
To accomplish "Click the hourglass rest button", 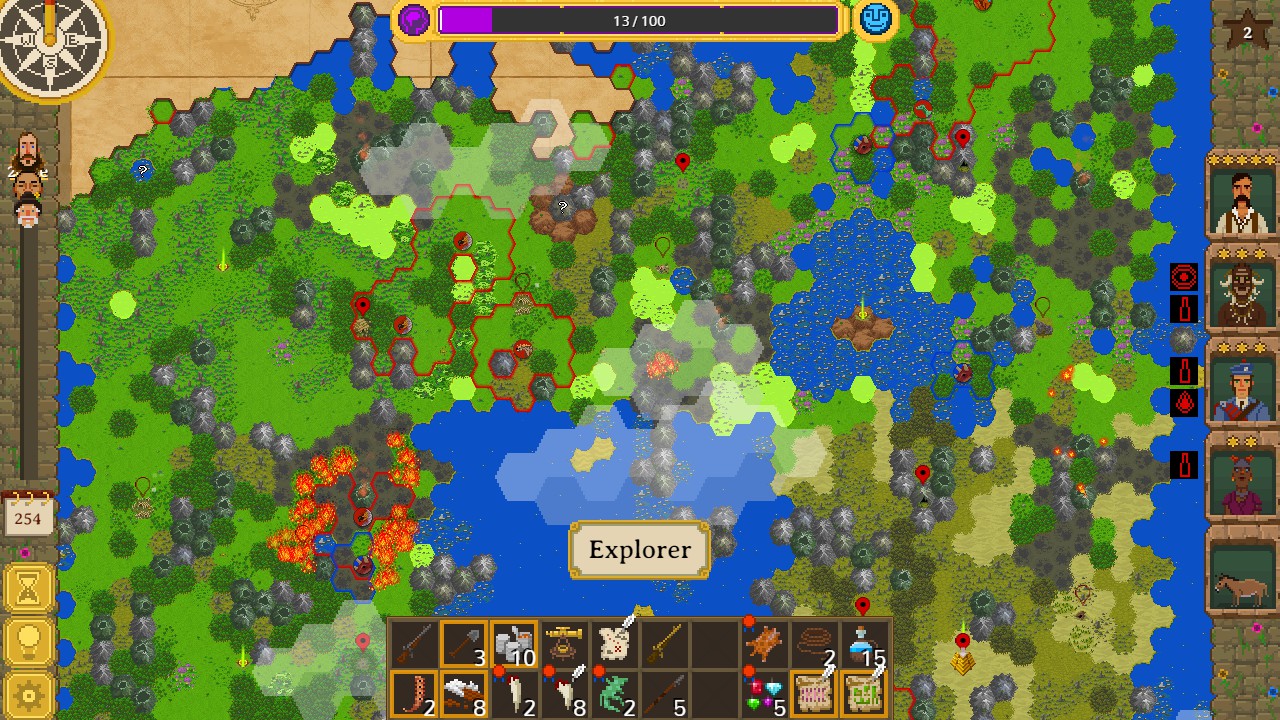I will 28,589.
